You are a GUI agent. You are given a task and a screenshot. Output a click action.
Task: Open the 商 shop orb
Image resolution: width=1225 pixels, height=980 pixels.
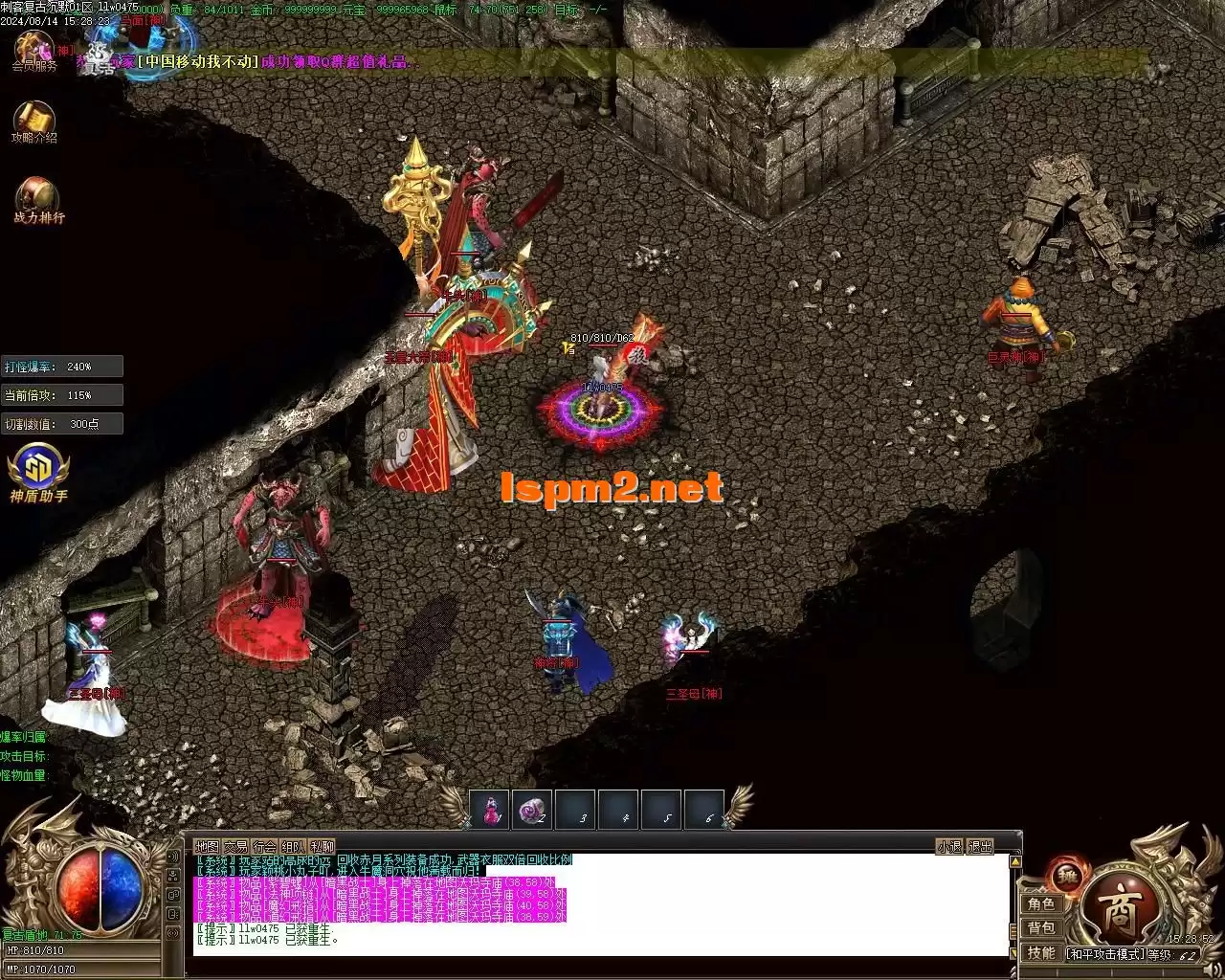coord(1122,909)
